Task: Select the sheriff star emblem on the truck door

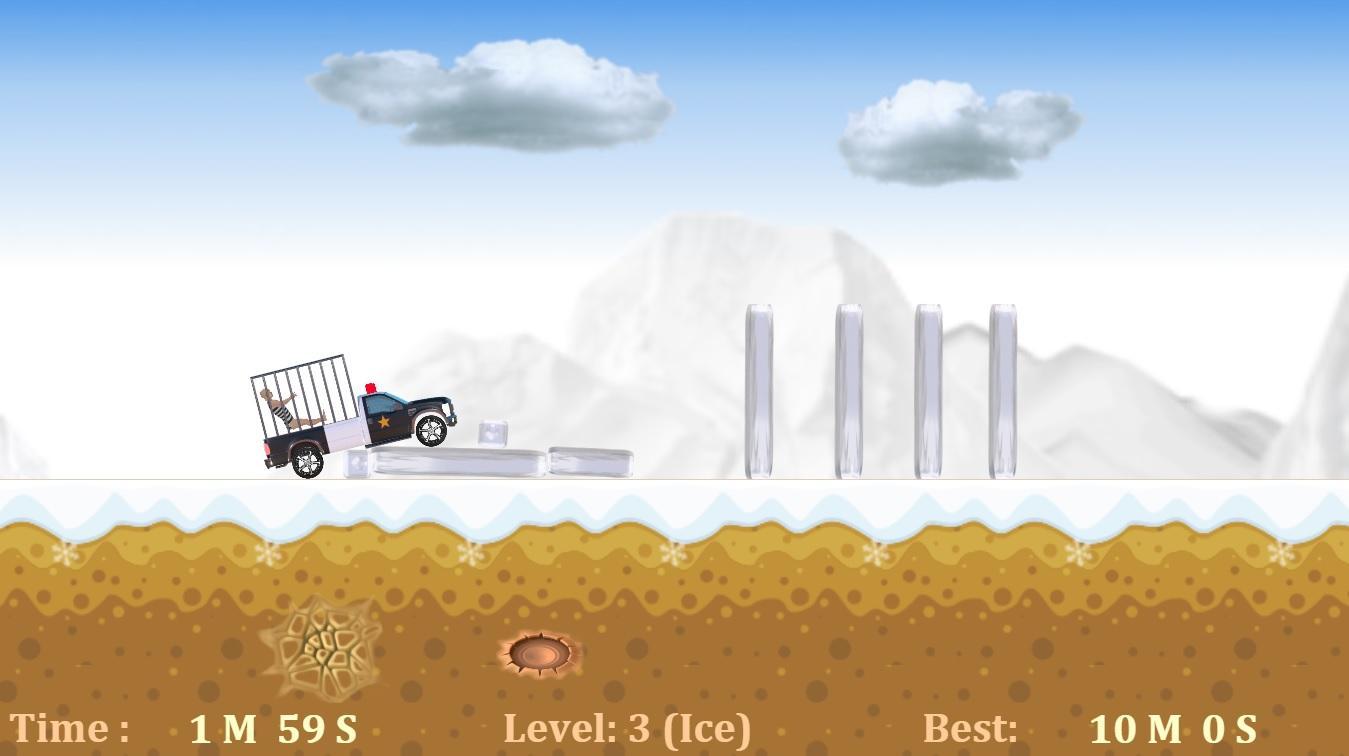Action: pyautogui.click(x=386, y=422)
